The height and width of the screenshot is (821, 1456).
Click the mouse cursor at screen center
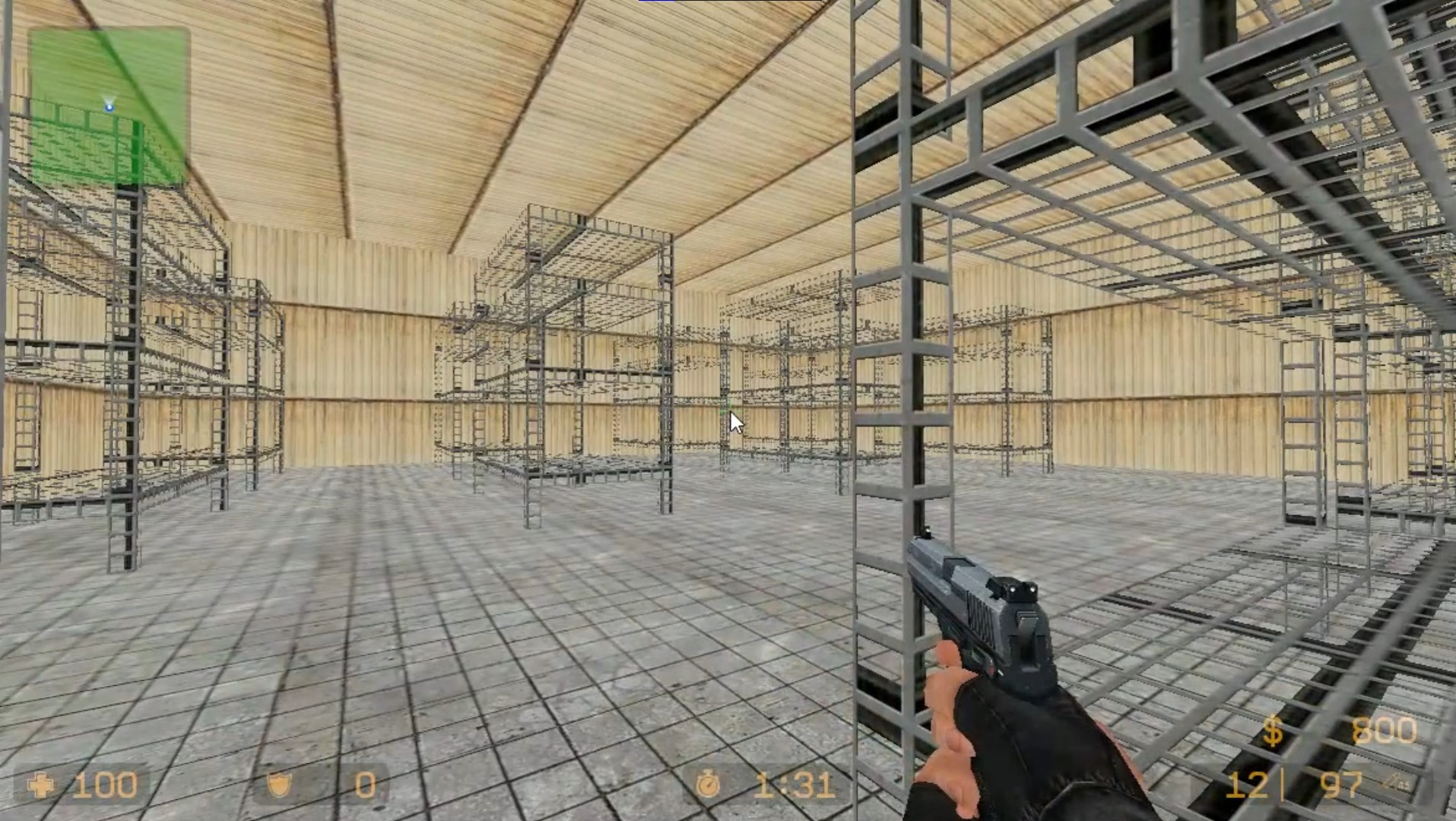tap(734, 421)
